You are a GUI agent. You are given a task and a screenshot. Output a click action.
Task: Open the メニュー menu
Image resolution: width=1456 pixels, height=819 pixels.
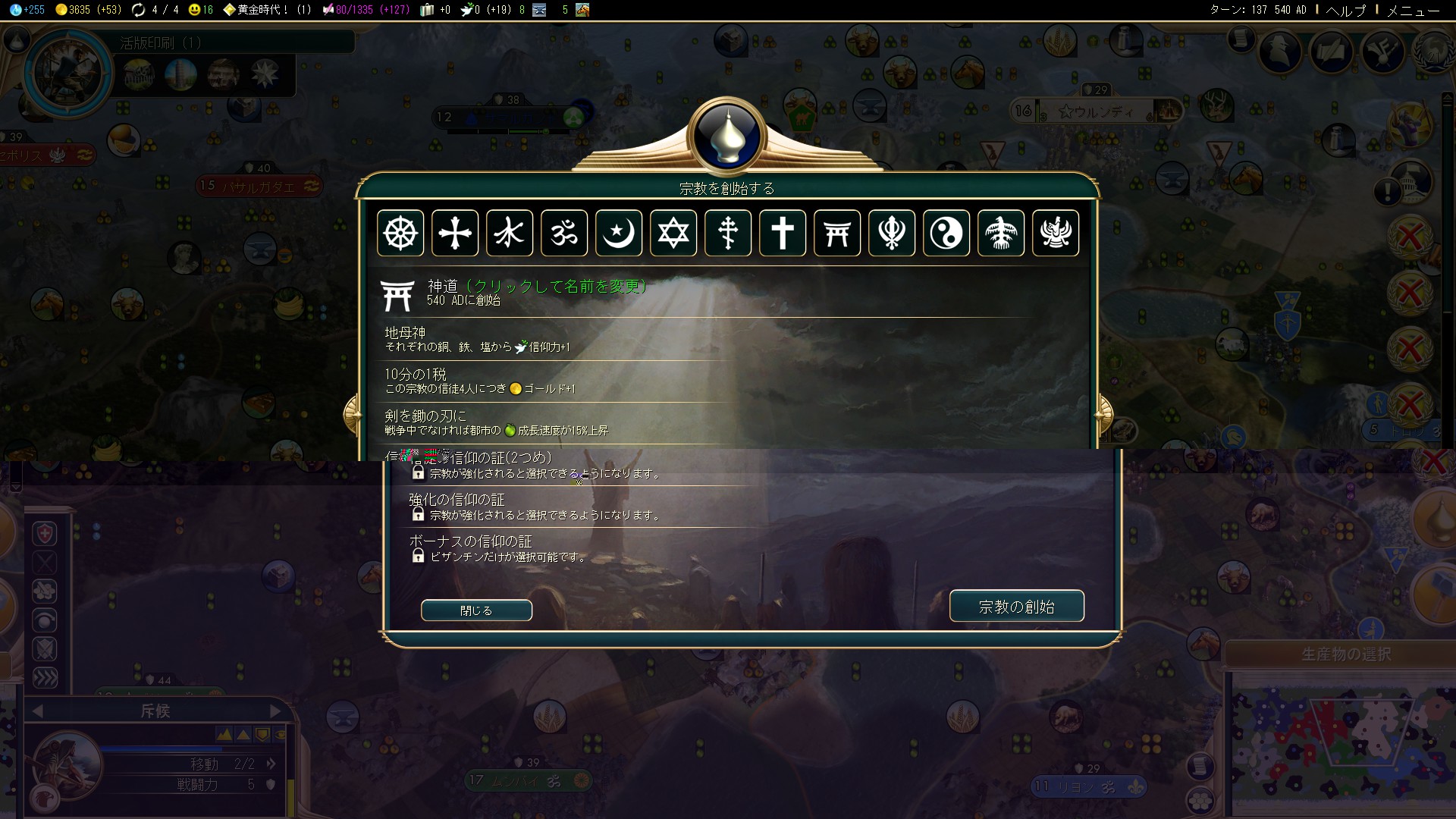tap(1413, 11)
